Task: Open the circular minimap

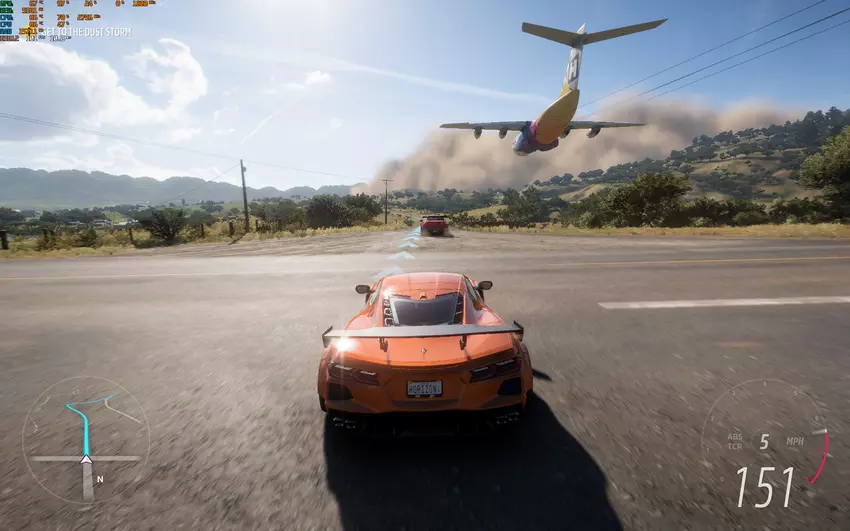Action: pyautogui.click(x=85, y=439)
